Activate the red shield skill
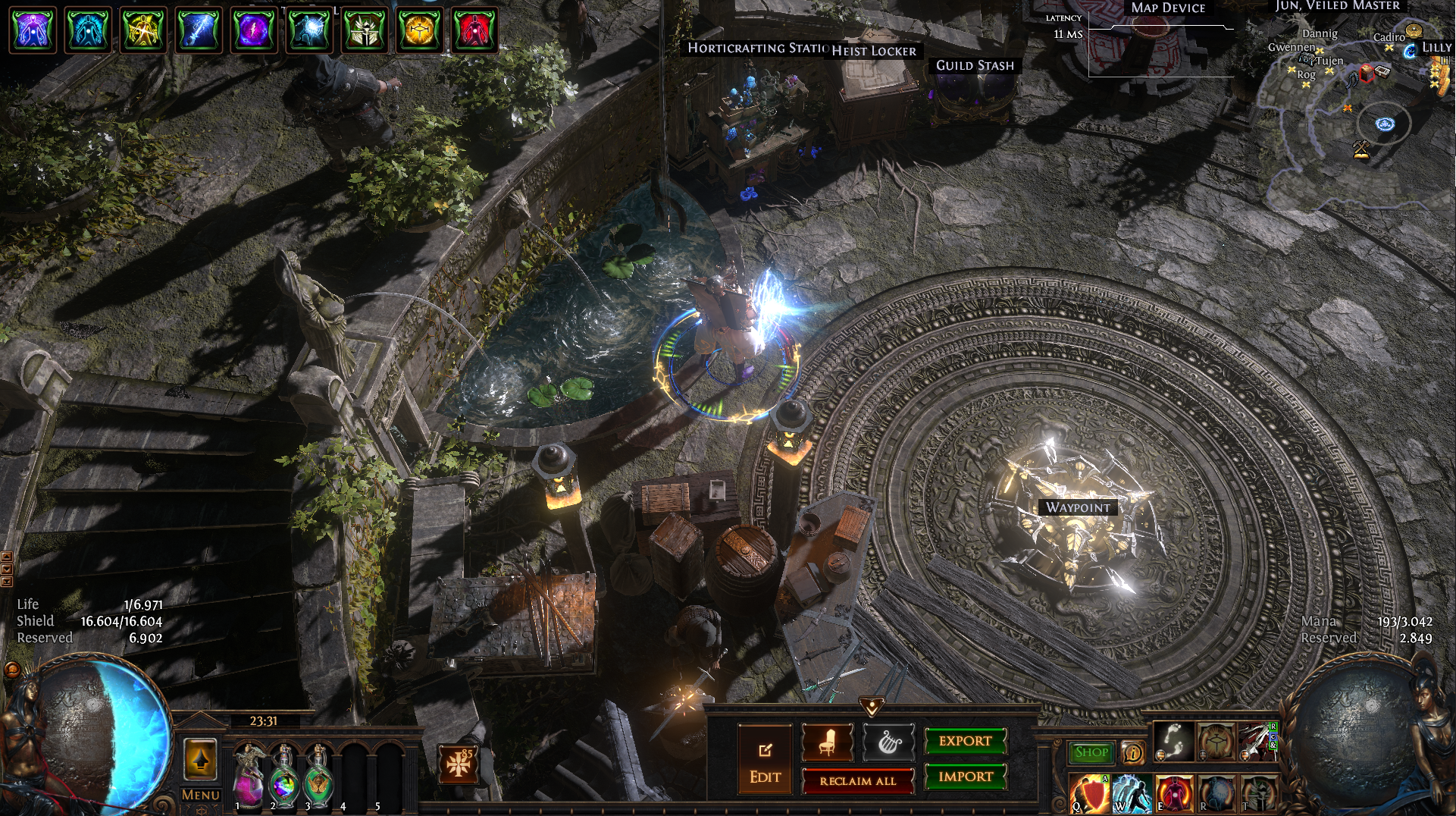 pos(1089,793)
